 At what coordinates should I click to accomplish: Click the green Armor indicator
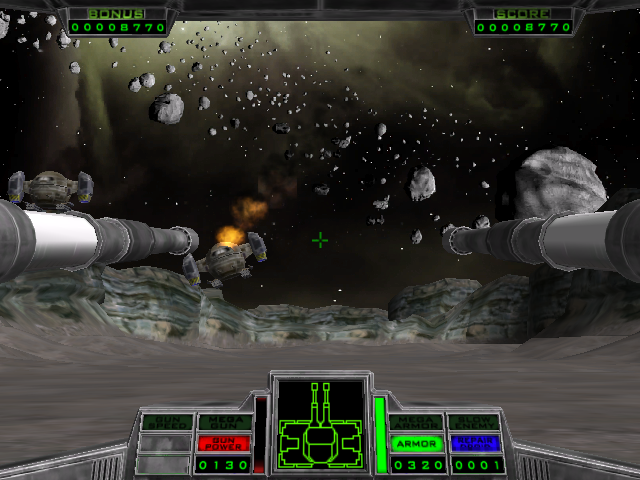[x=416, y=443]
